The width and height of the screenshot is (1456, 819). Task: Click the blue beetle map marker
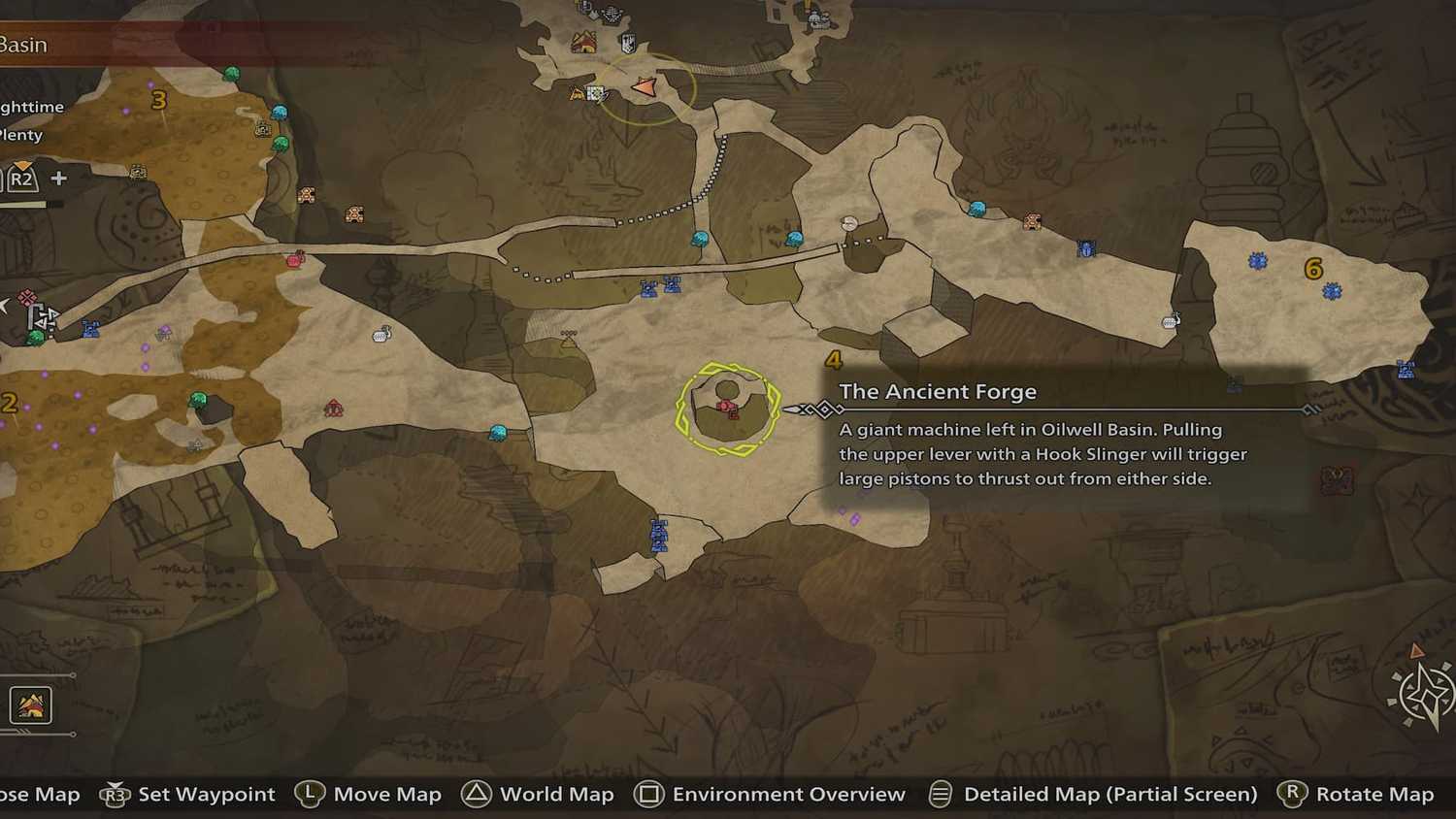pos(1085,249)
